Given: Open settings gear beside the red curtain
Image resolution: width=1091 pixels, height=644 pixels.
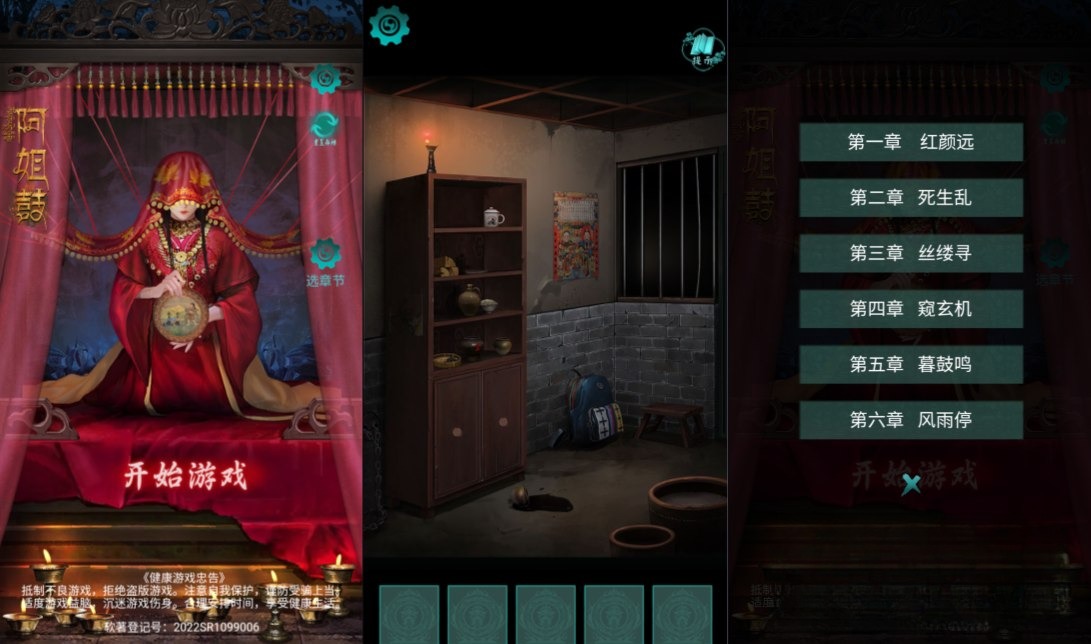Looking at the screenshot, I should click(x=325, y=78).
